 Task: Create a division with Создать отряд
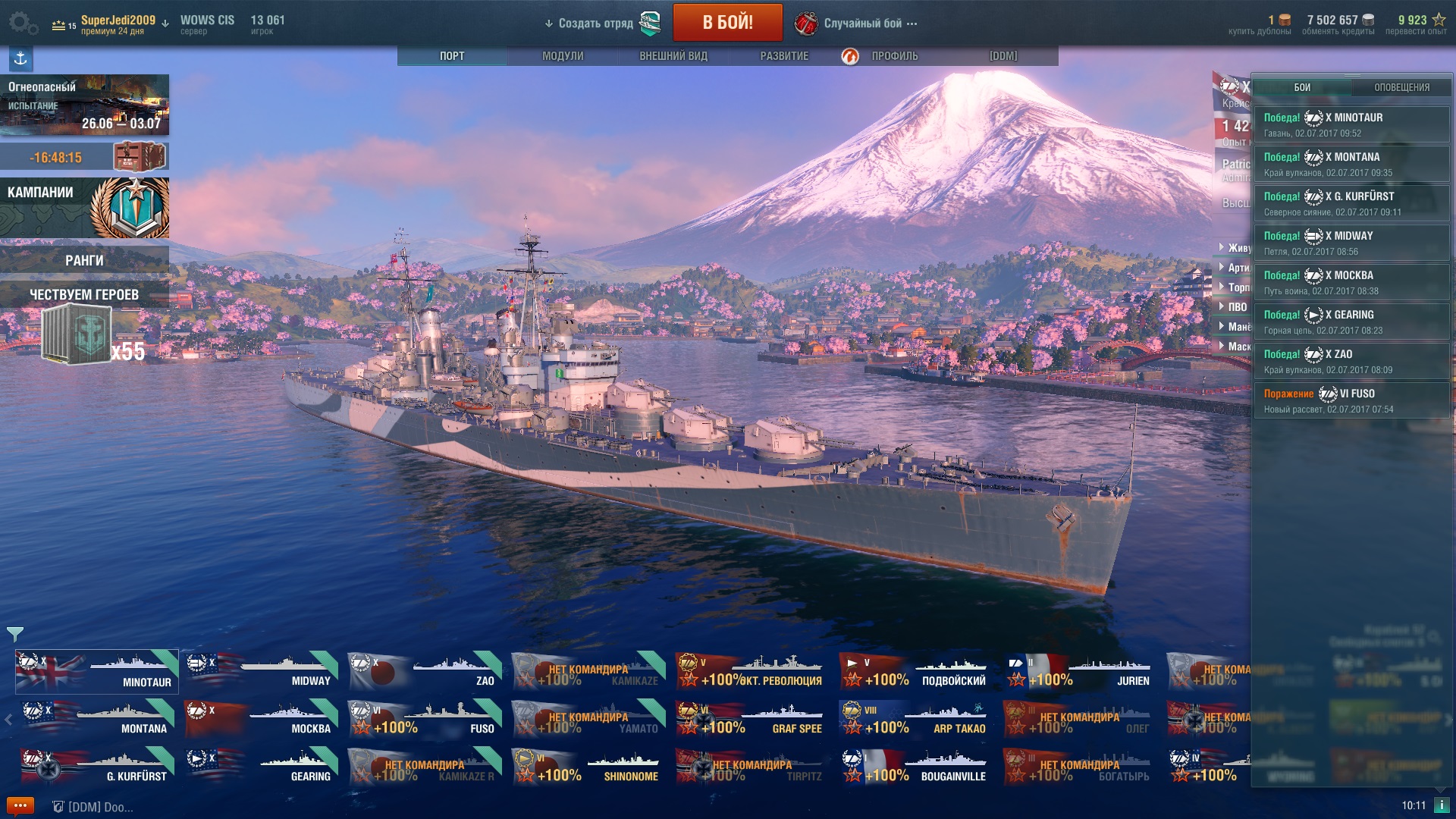[595, 24]
